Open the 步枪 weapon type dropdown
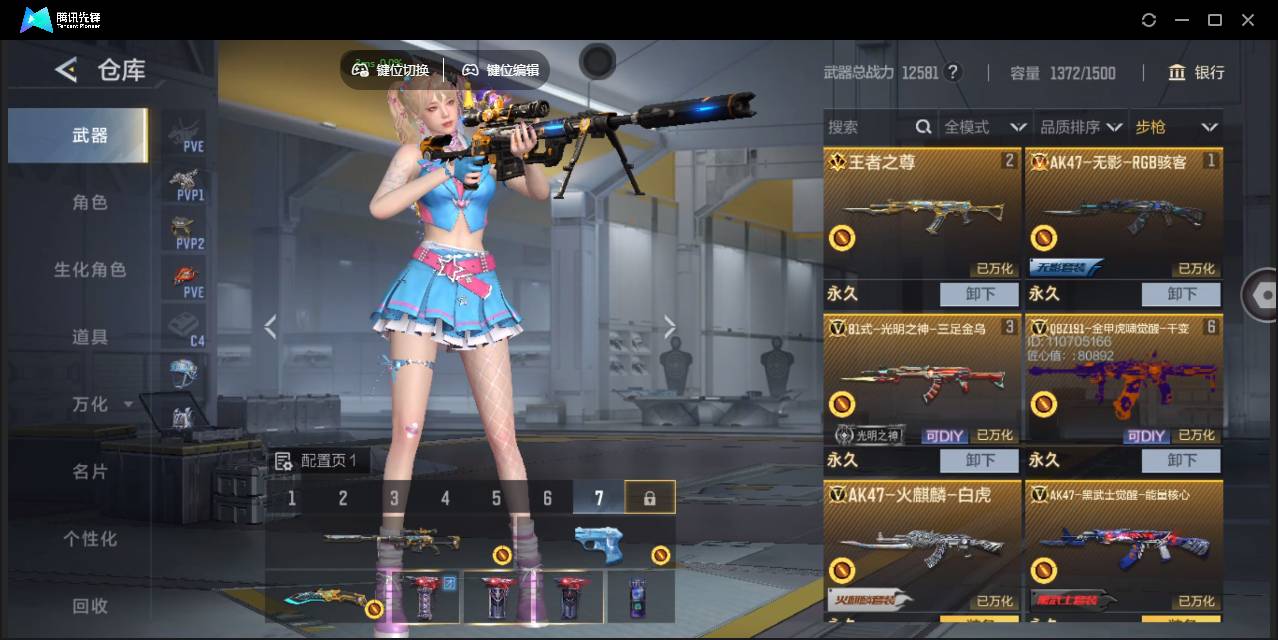Image resolution: width=1278 pixels, height=640 pixels. point(1175,127)
